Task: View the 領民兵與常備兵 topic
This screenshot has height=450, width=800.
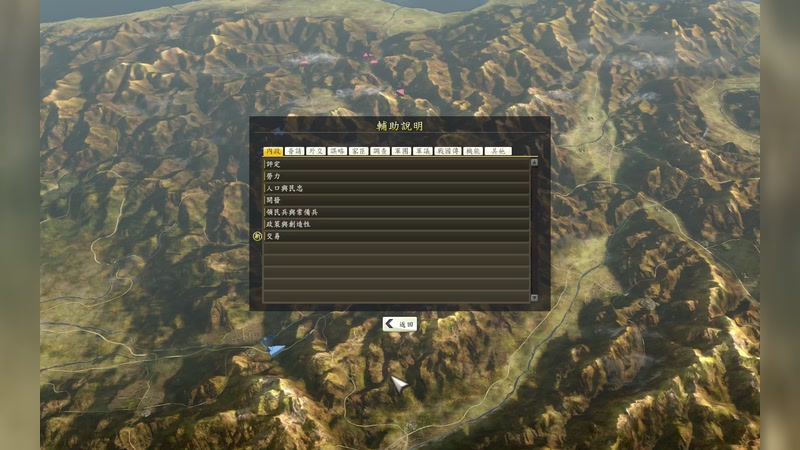Action: click(x=396, y=212)
